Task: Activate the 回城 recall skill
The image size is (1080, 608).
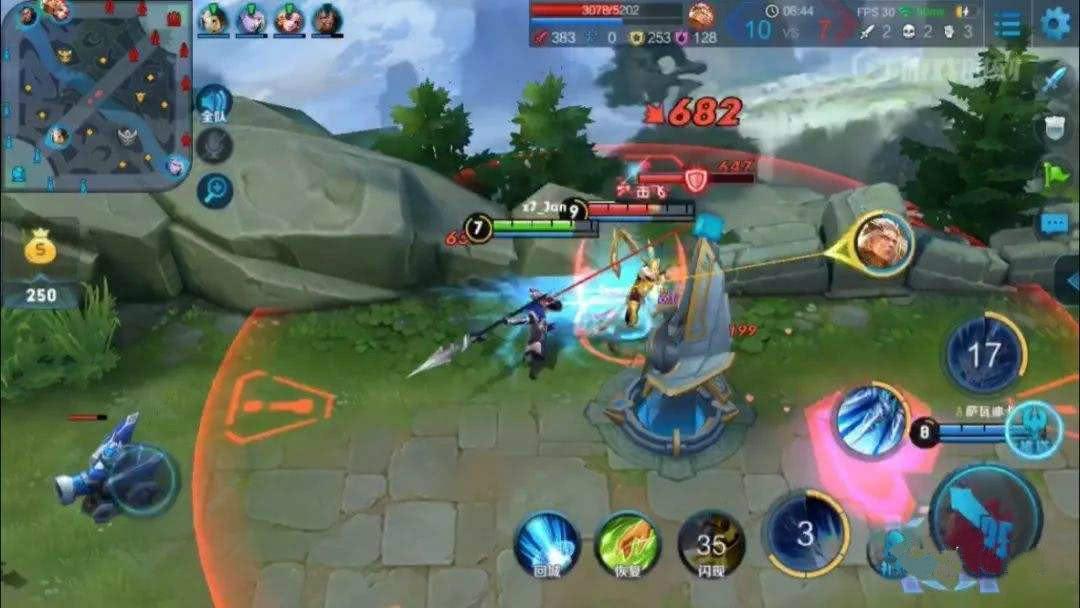Action: click(547, 545)
